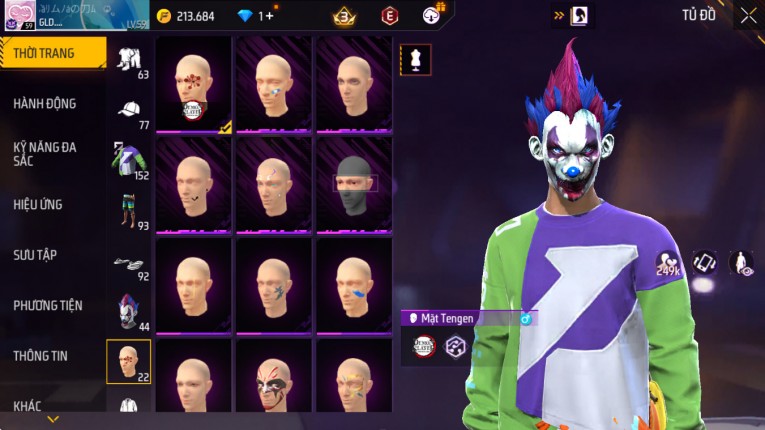The height and width of the screenshot is (430, 765).
Task: Open the 249k likes heart icon
Action: coord(667,264)
